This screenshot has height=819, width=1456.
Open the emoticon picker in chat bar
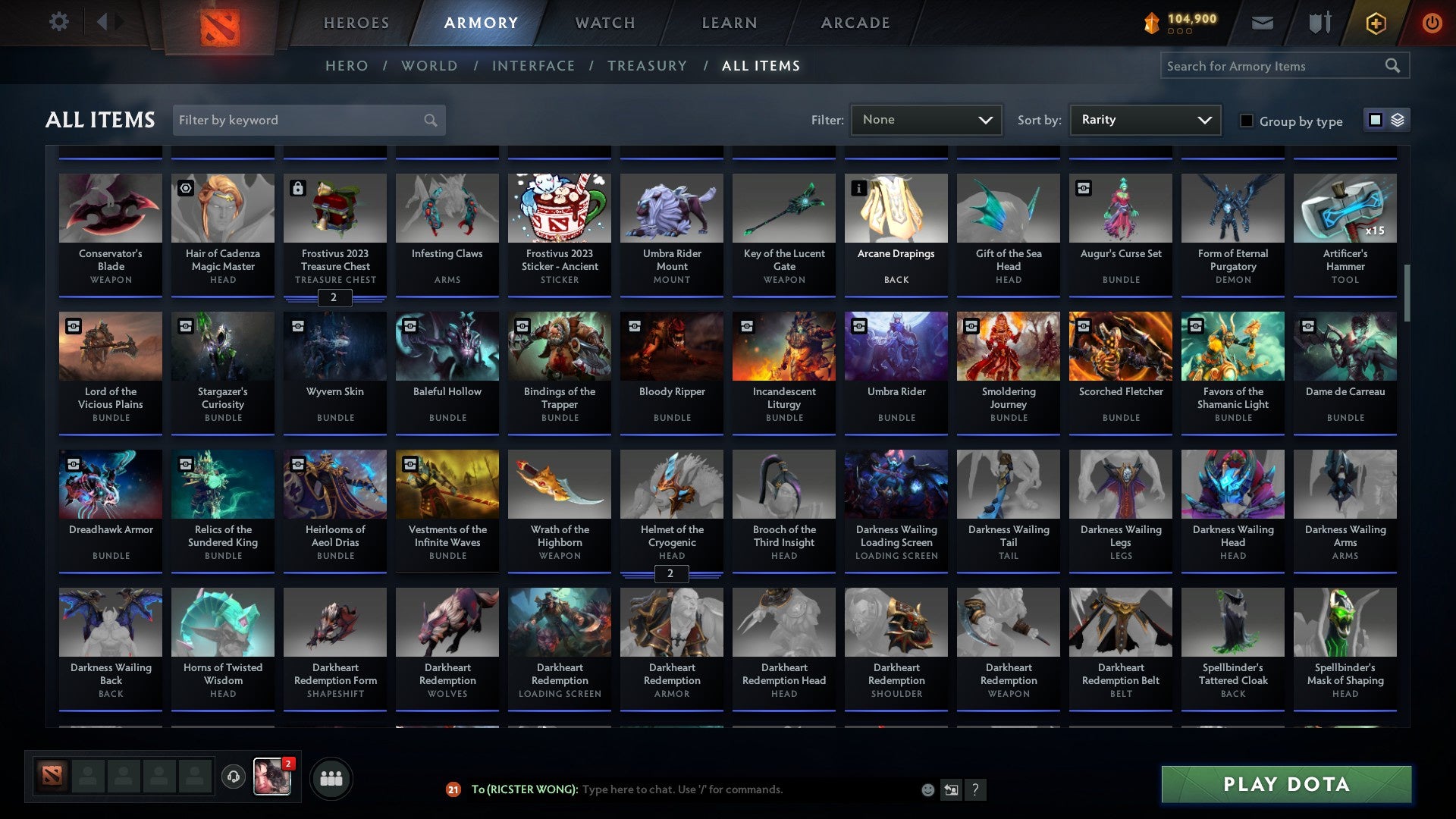point(928,789)
